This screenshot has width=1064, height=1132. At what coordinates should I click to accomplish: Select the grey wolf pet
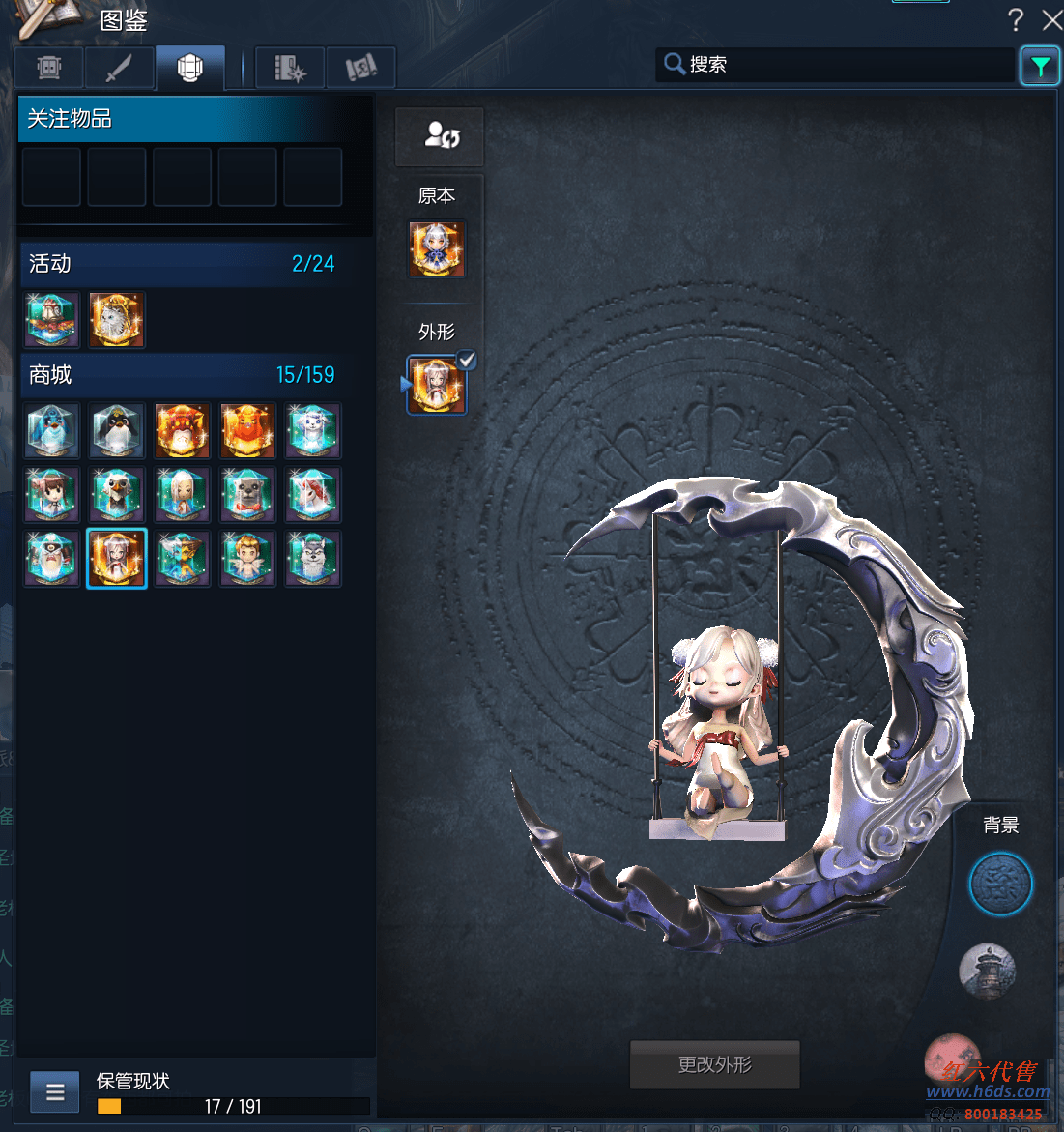pos(313,559)
